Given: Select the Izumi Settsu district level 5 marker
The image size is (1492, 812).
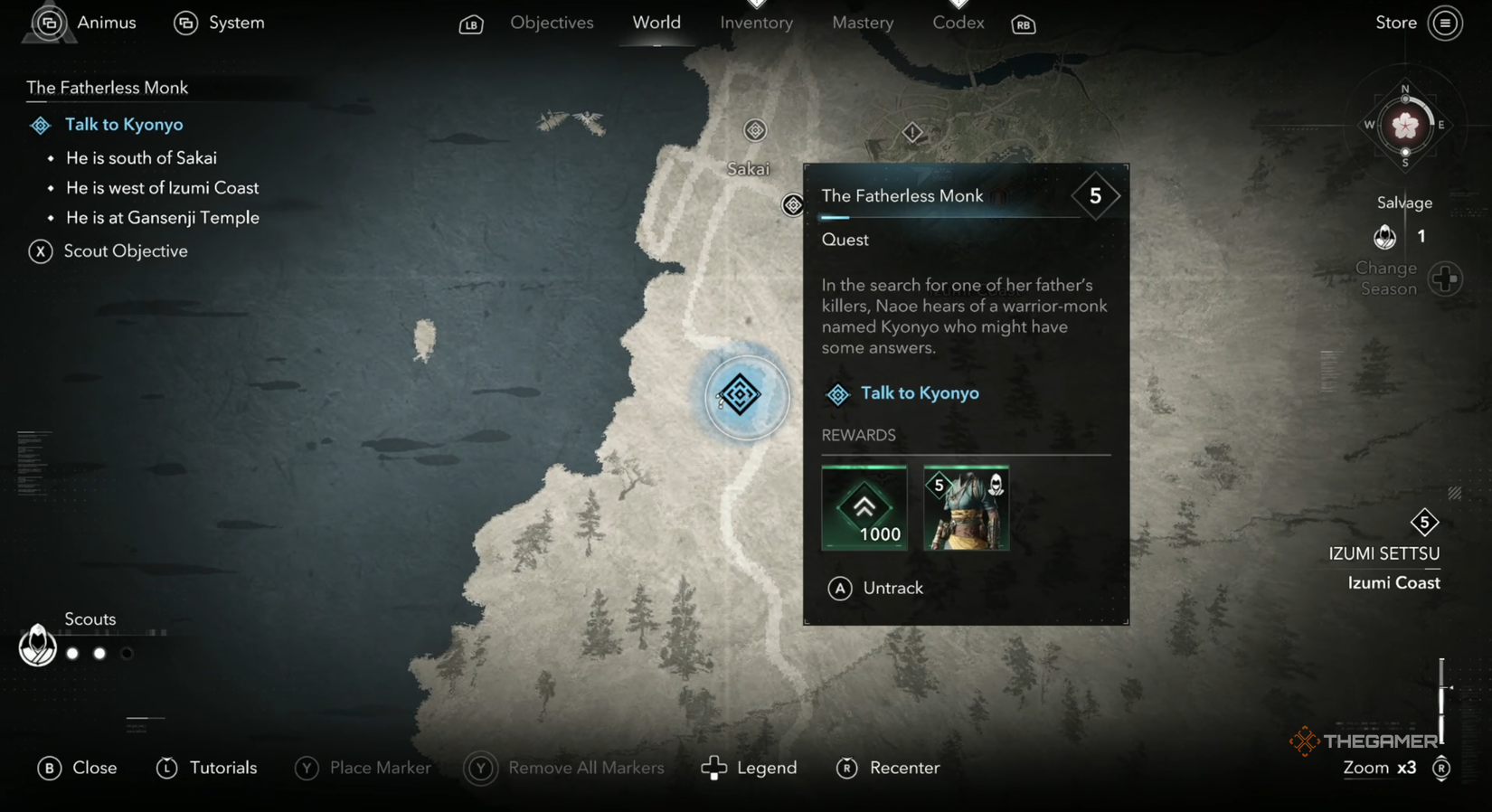Looking at the screenshot, I should click(1425, 523).
